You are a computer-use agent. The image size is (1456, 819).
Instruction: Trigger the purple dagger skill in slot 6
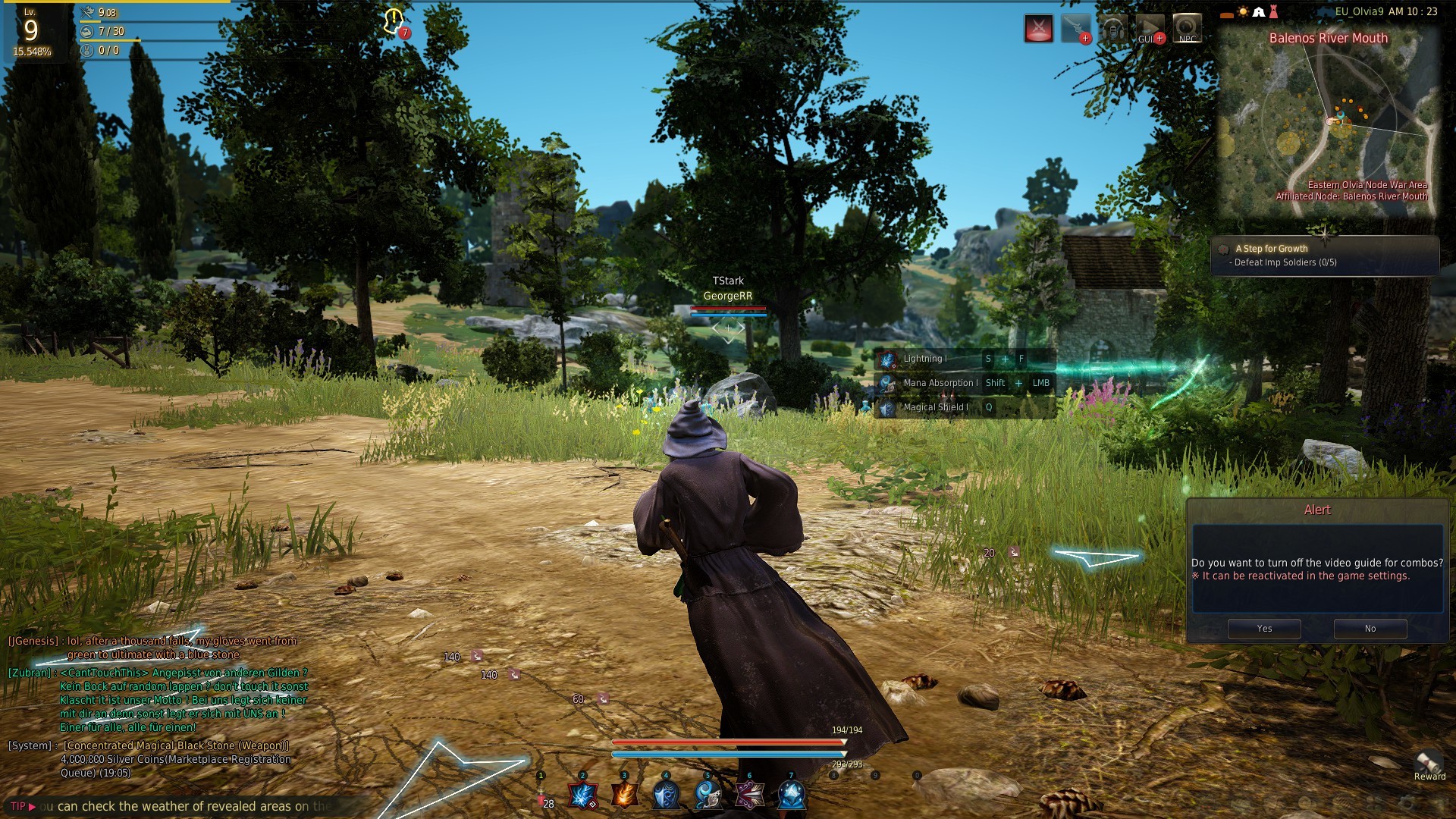(x=750, y=795)
